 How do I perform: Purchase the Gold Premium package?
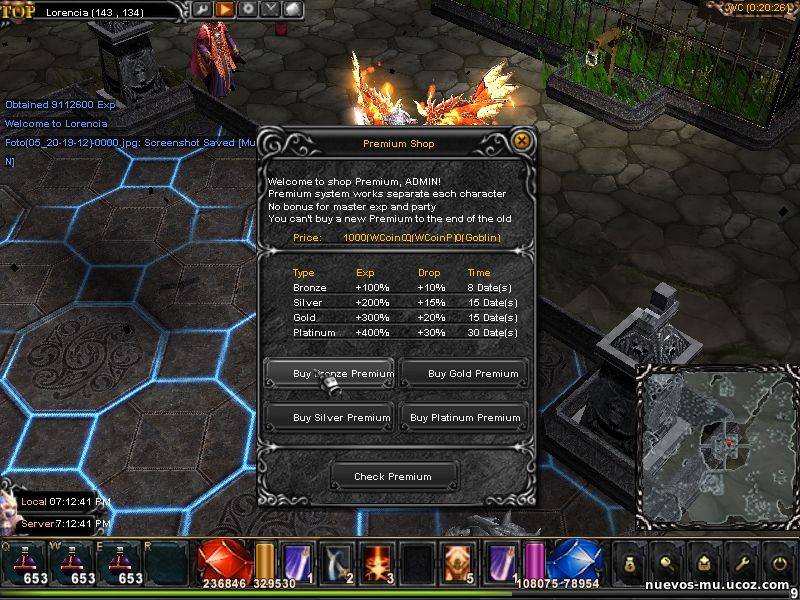coord(464,374)
